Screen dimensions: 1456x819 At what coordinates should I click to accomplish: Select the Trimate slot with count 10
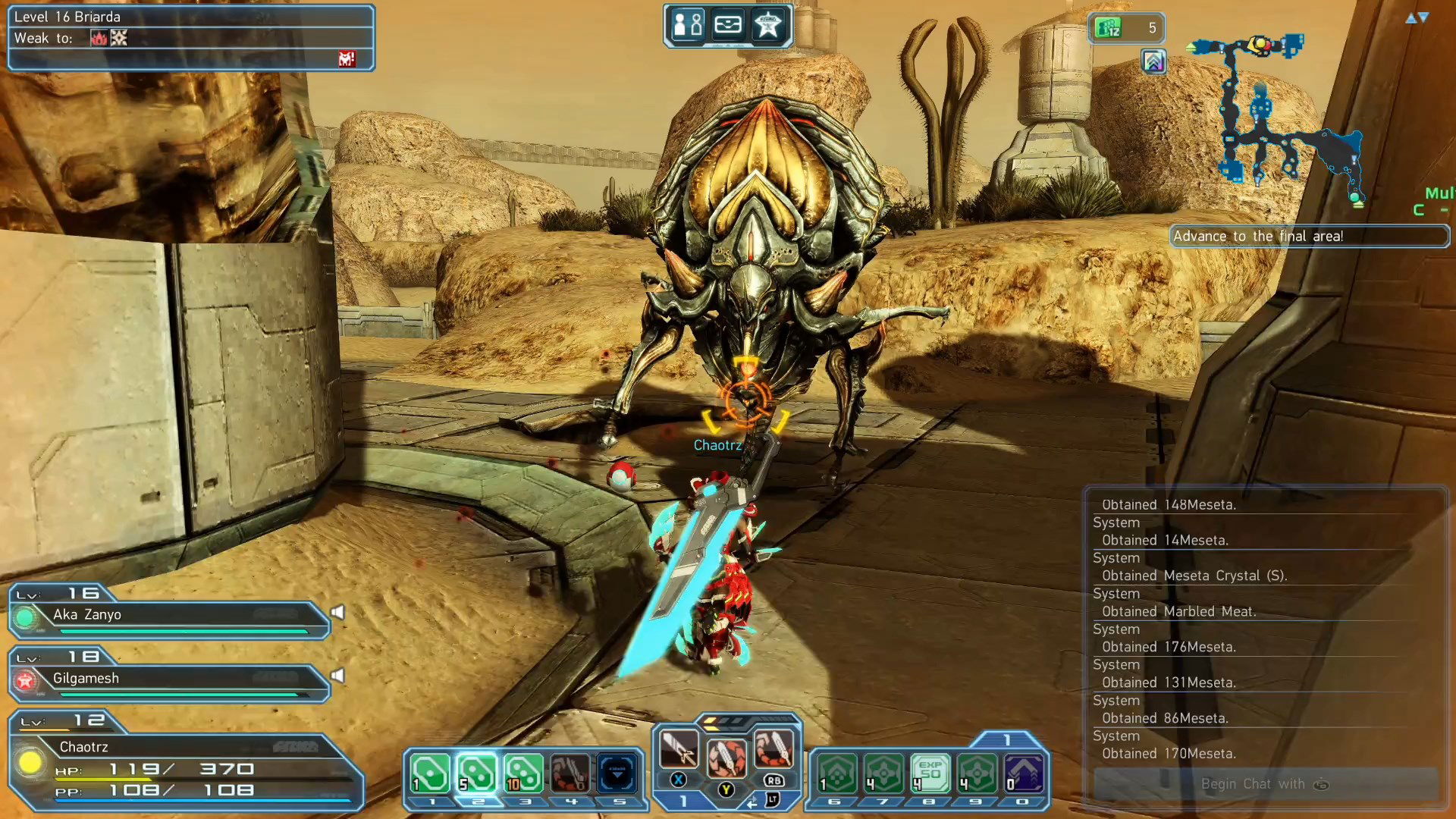(524, 773)
